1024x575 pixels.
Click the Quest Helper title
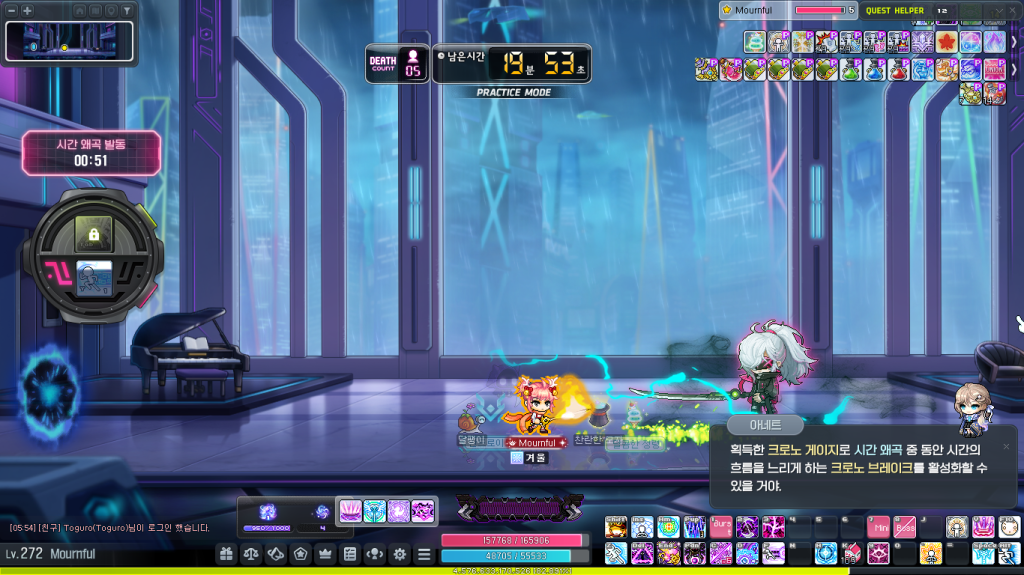(x=895, y=10)
